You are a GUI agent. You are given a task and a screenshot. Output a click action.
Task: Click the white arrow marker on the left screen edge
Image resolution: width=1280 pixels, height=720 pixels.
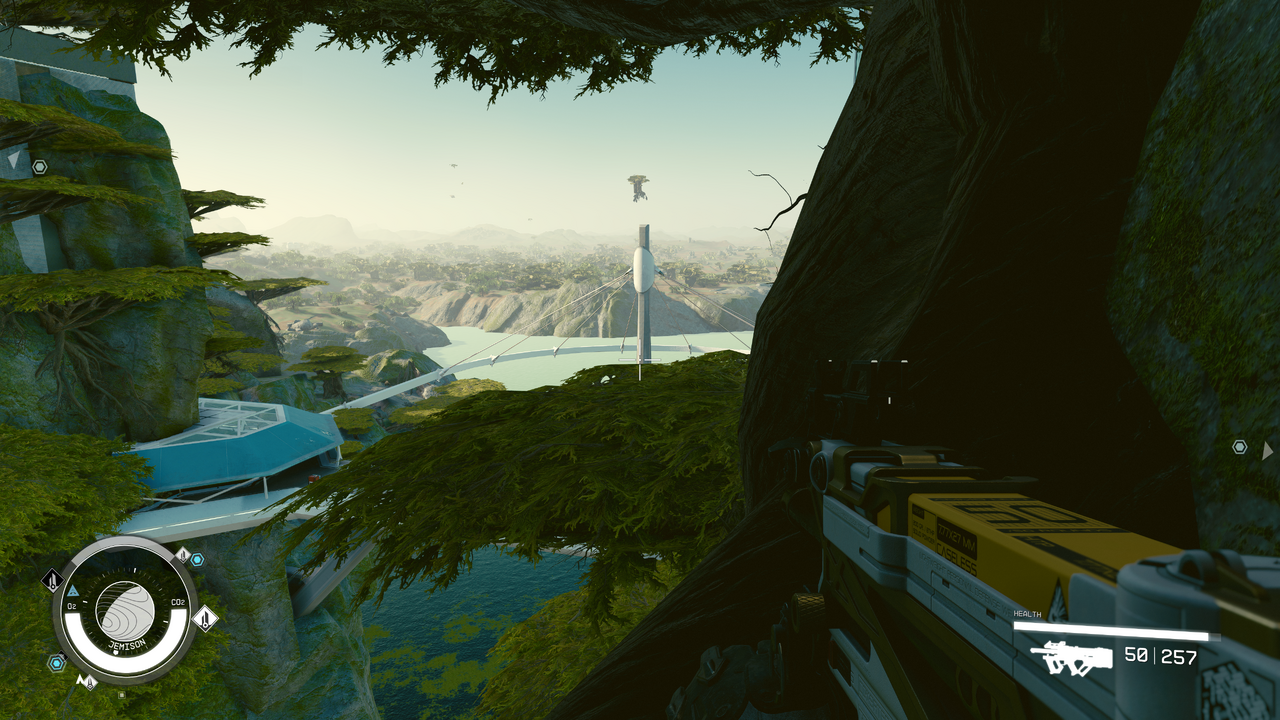14,159
